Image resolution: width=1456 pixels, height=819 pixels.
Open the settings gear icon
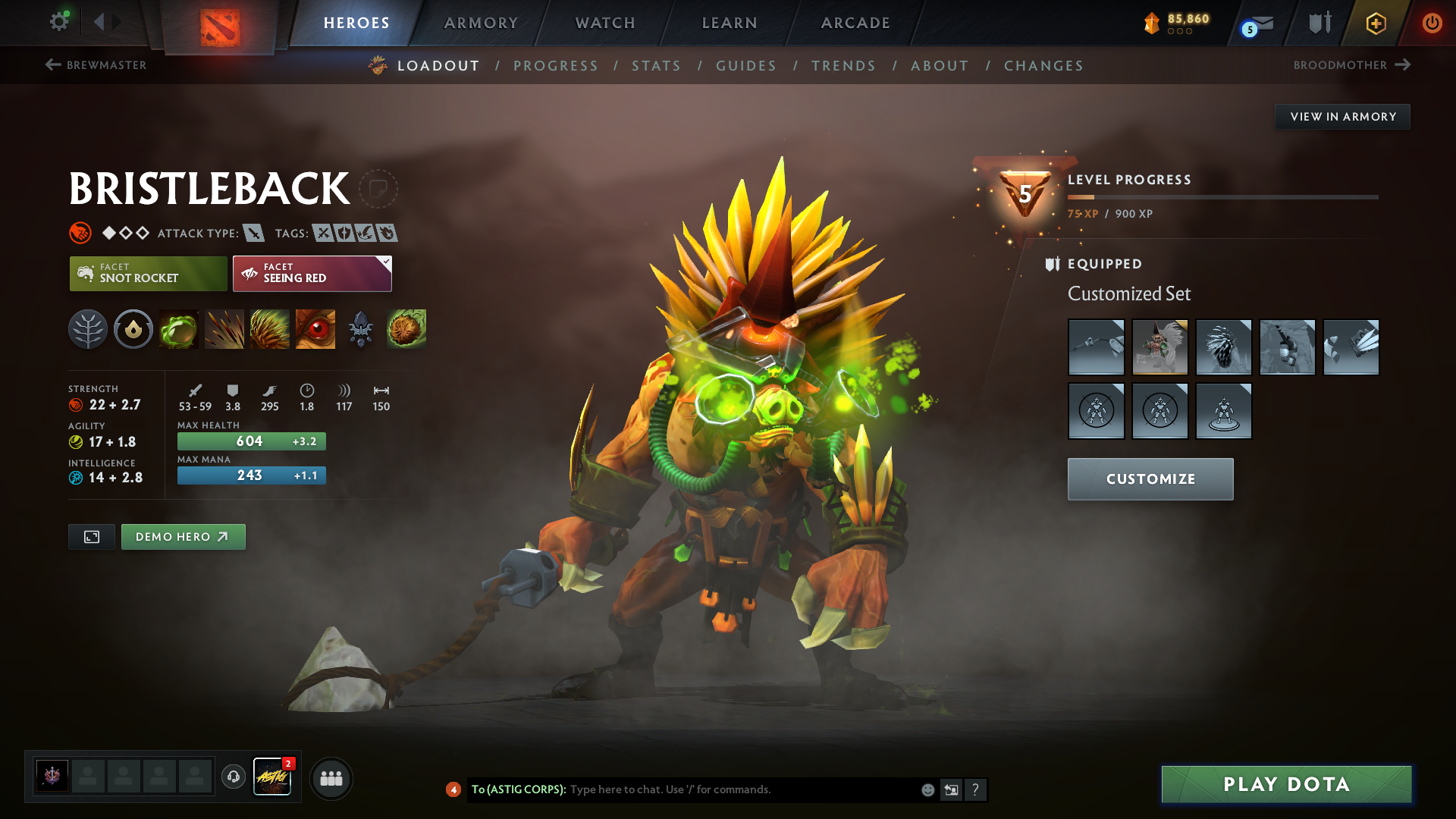(59, 22)
